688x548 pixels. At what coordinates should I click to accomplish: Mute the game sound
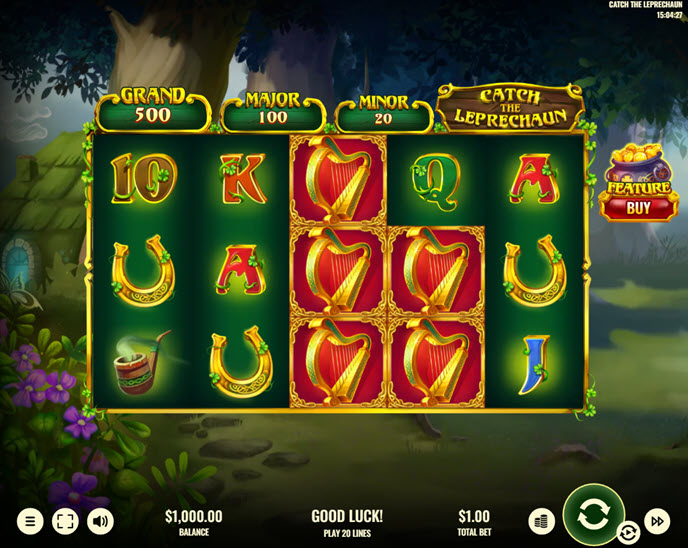[100, 521]
